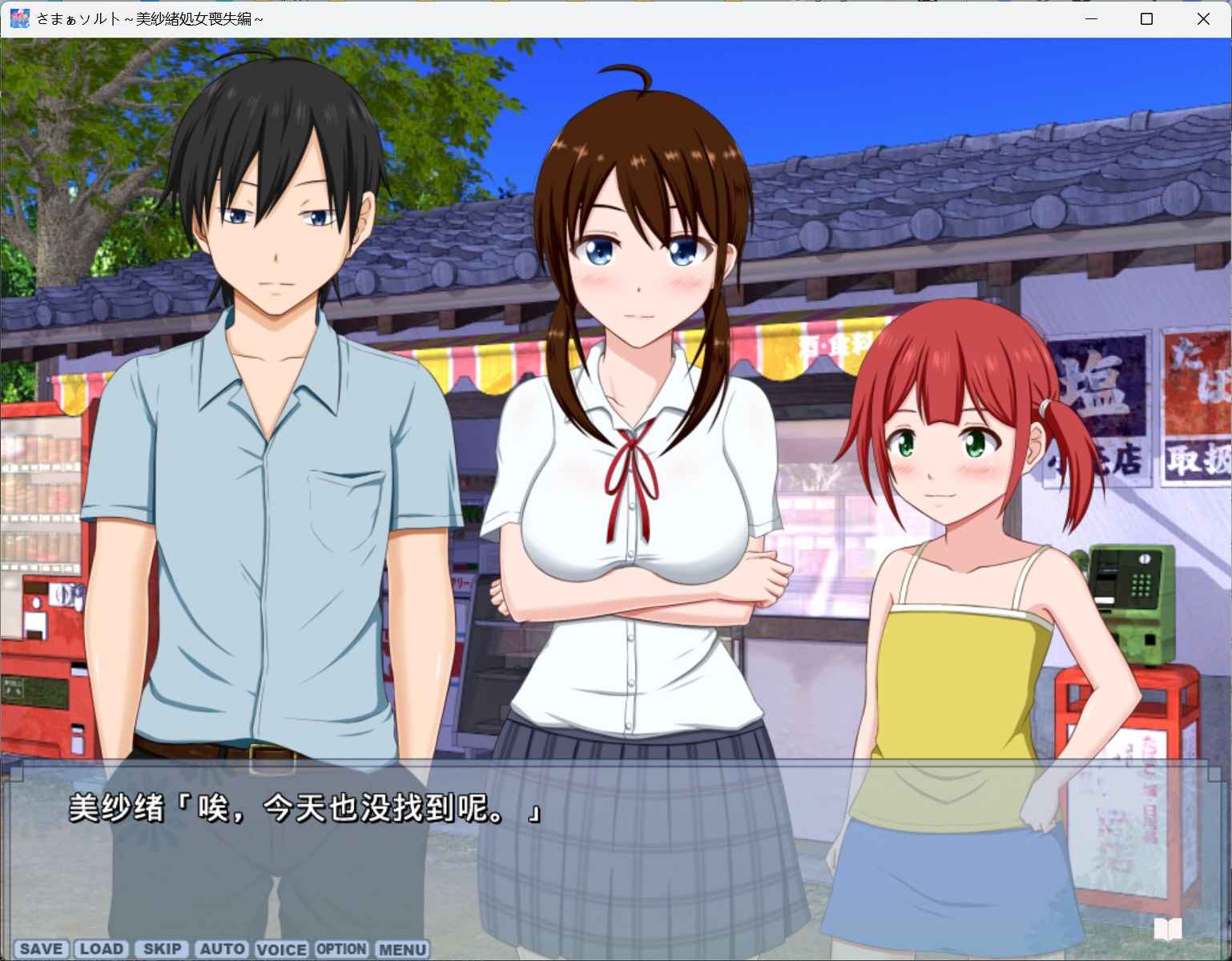
Task: Open the LOAD menu
Action: pos(102,949)
